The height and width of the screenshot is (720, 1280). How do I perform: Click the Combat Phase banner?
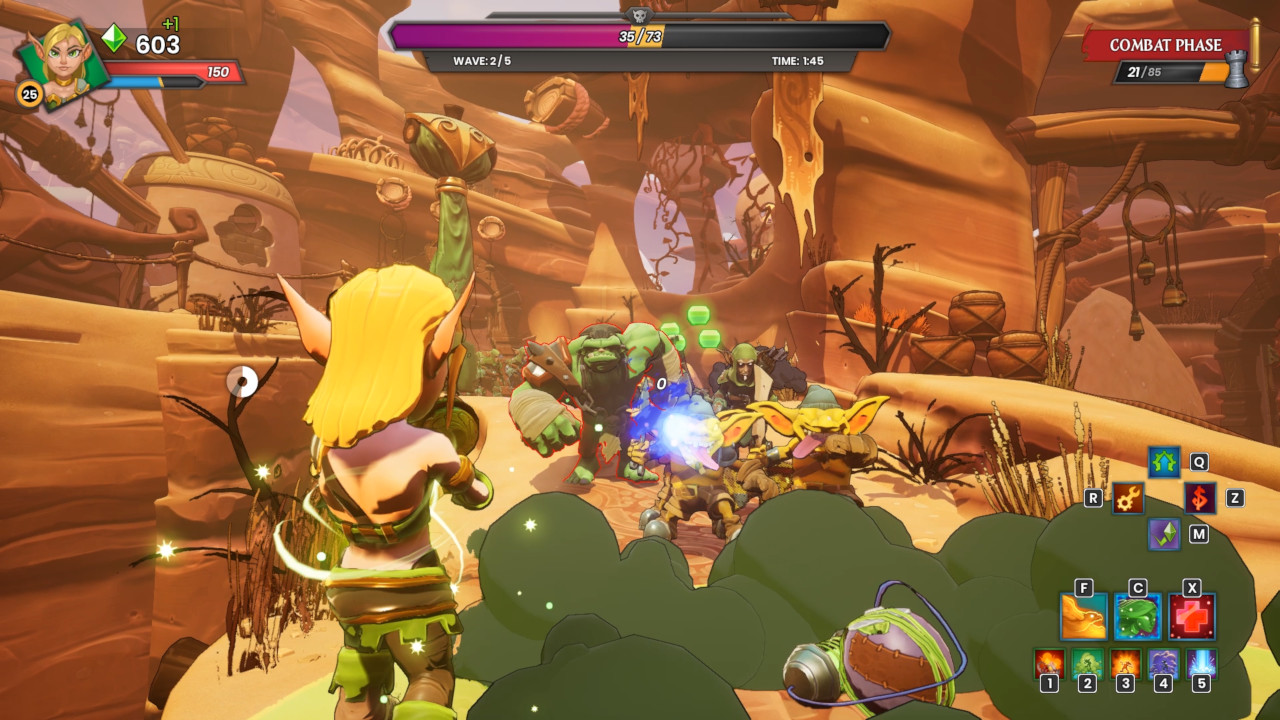pyautogui.click(x=1165, y=45)
